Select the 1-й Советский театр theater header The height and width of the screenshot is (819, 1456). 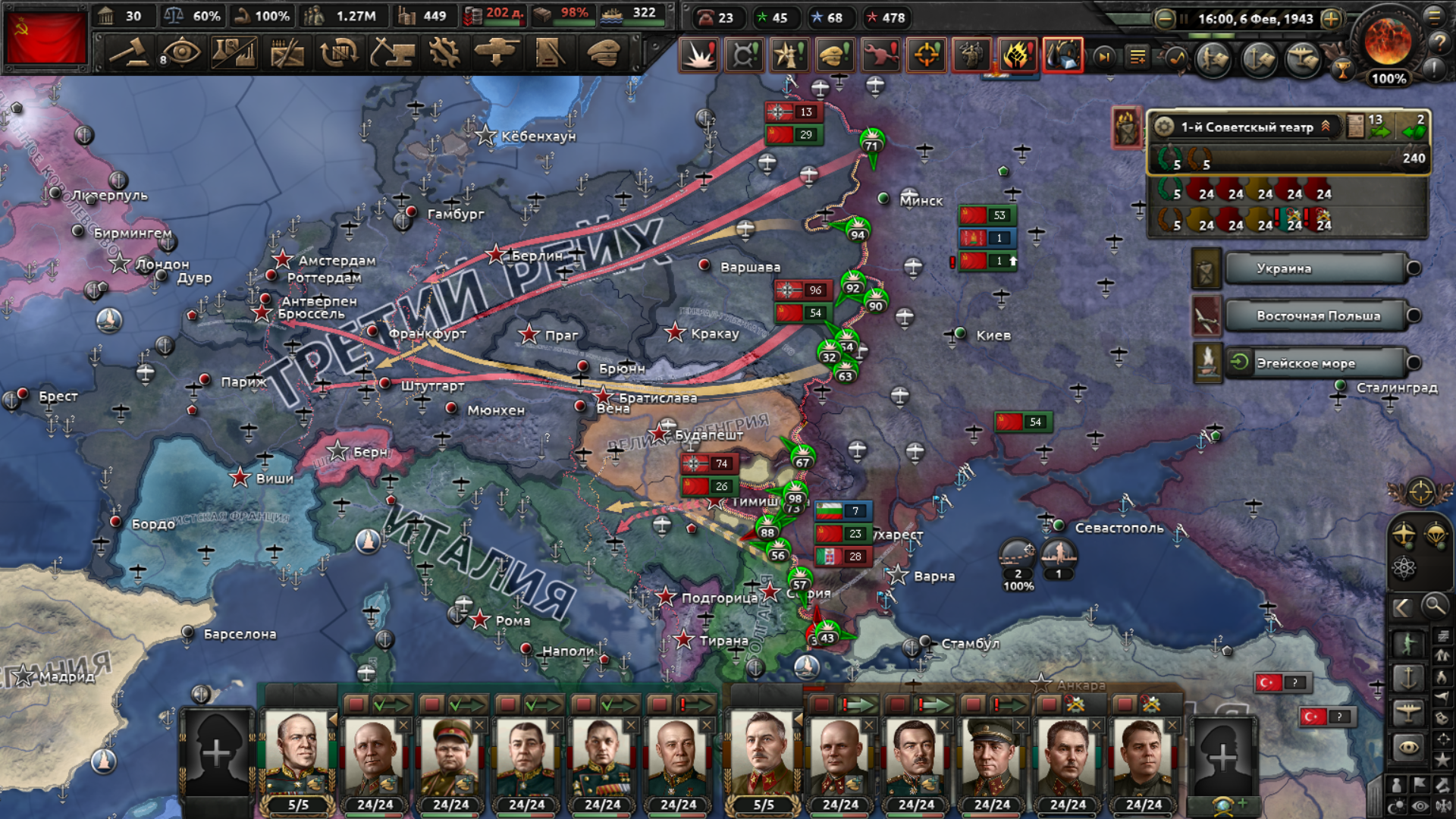tap(1247, 127)
